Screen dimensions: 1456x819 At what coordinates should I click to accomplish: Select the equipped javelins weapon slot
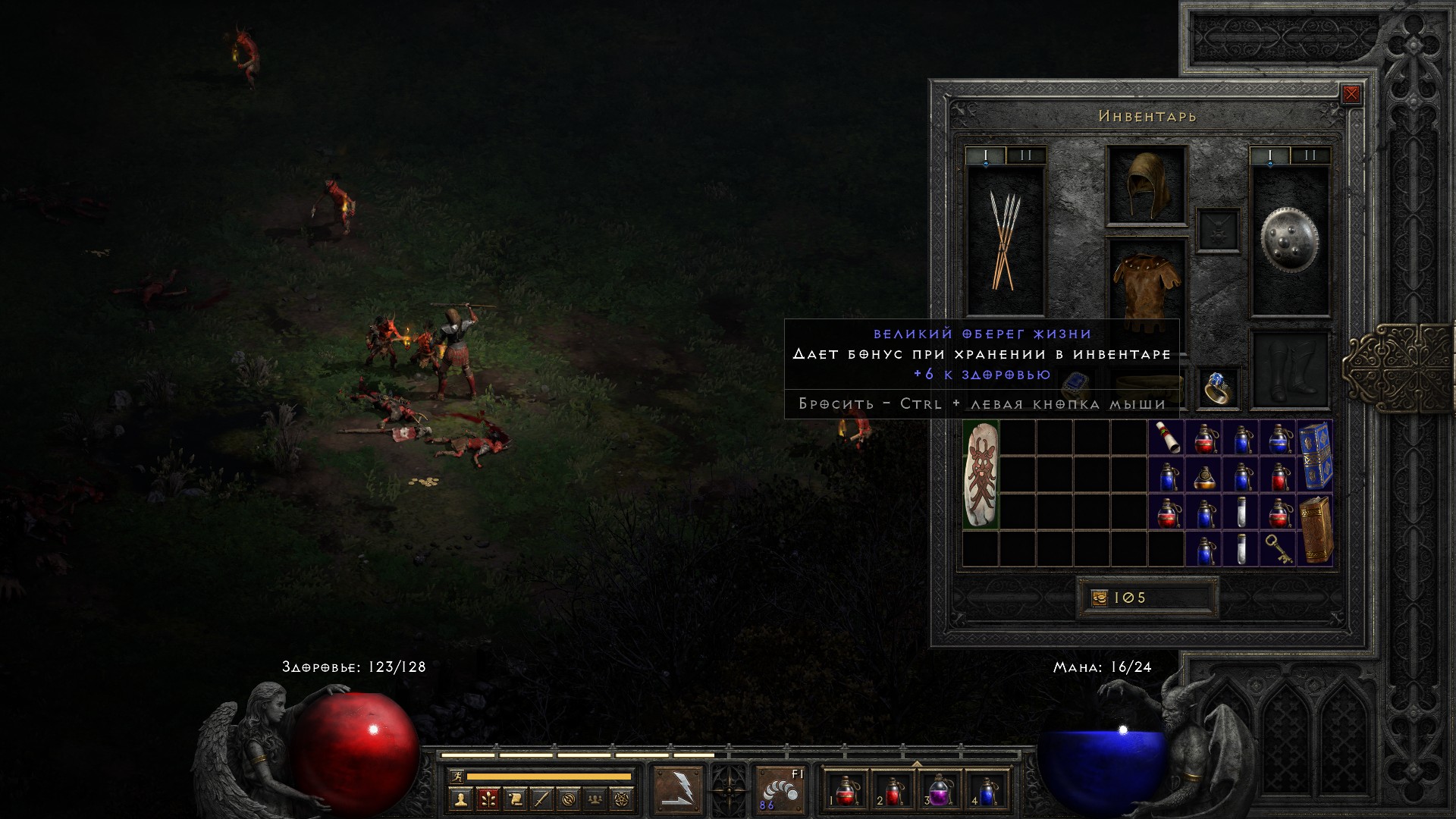(1006, 240)
